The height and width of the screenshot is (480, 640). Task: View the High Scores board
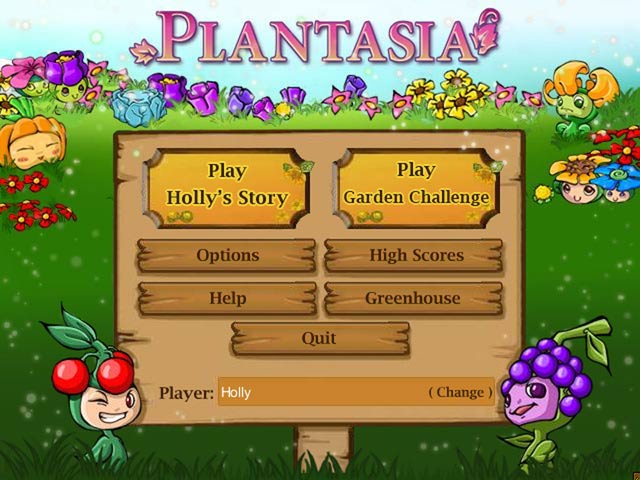click(415, 256)
